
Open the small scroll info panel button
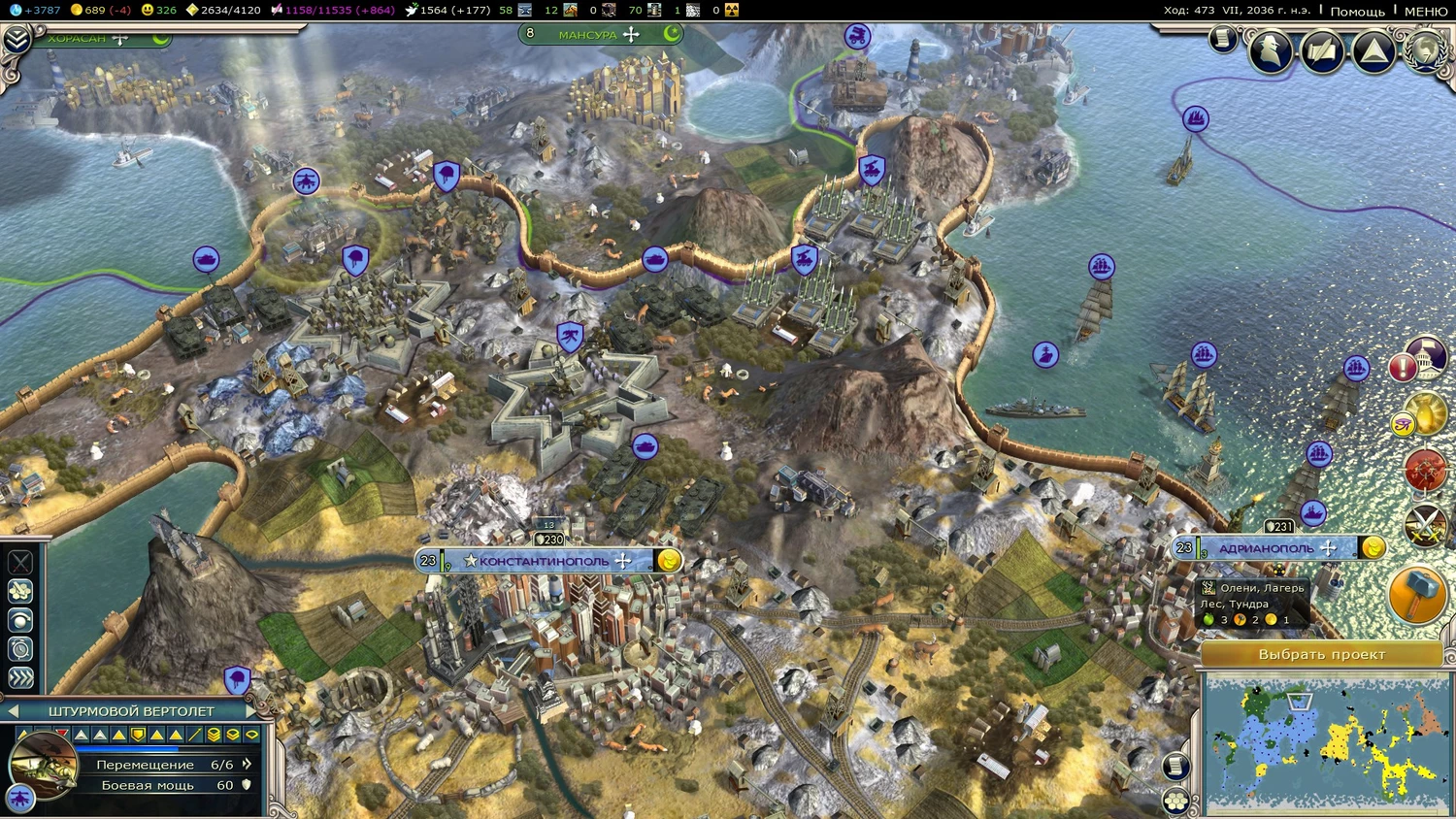tap(1222, 39)
